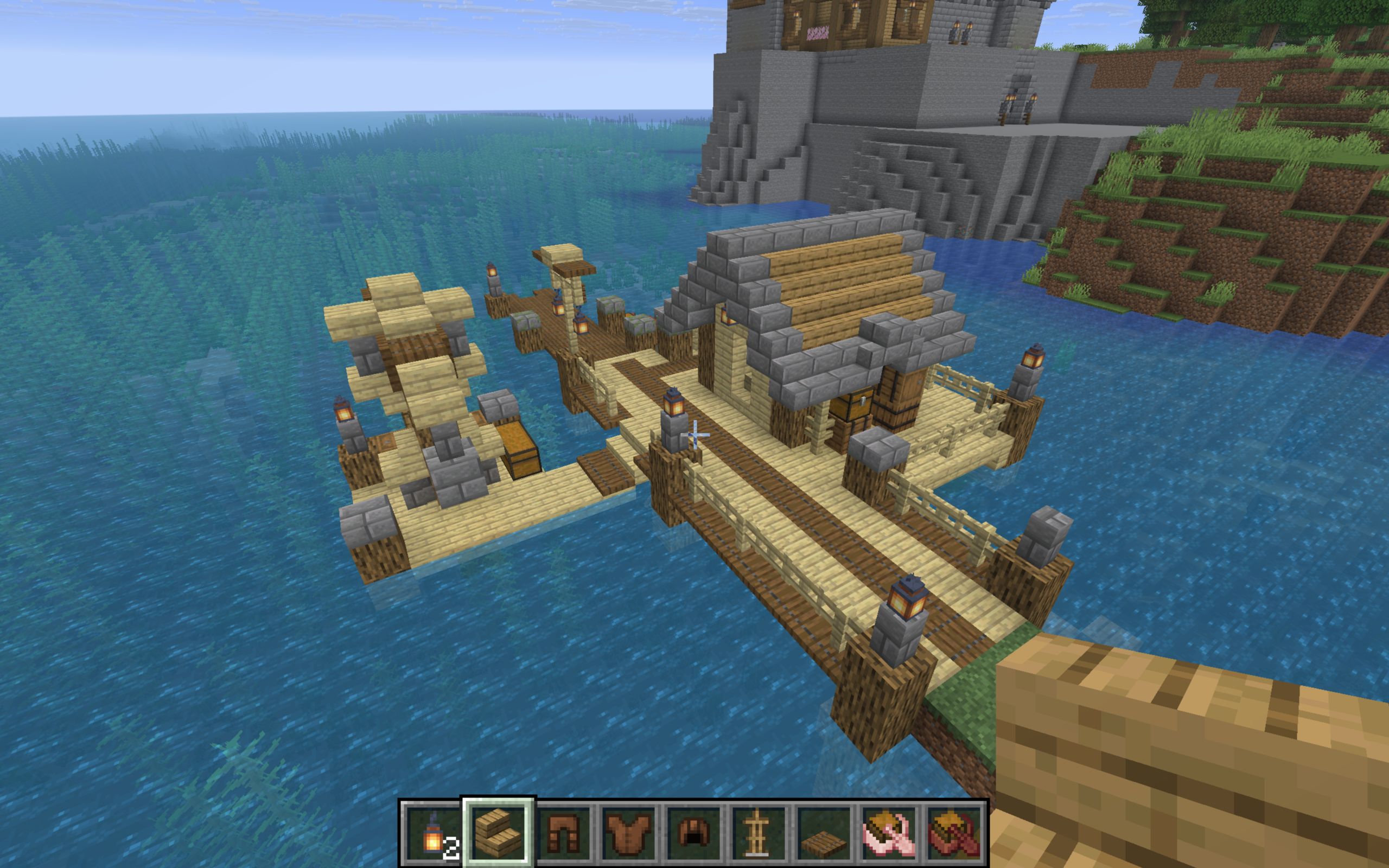Select the wooden trapdoor slot

click(x=823, y=832)
